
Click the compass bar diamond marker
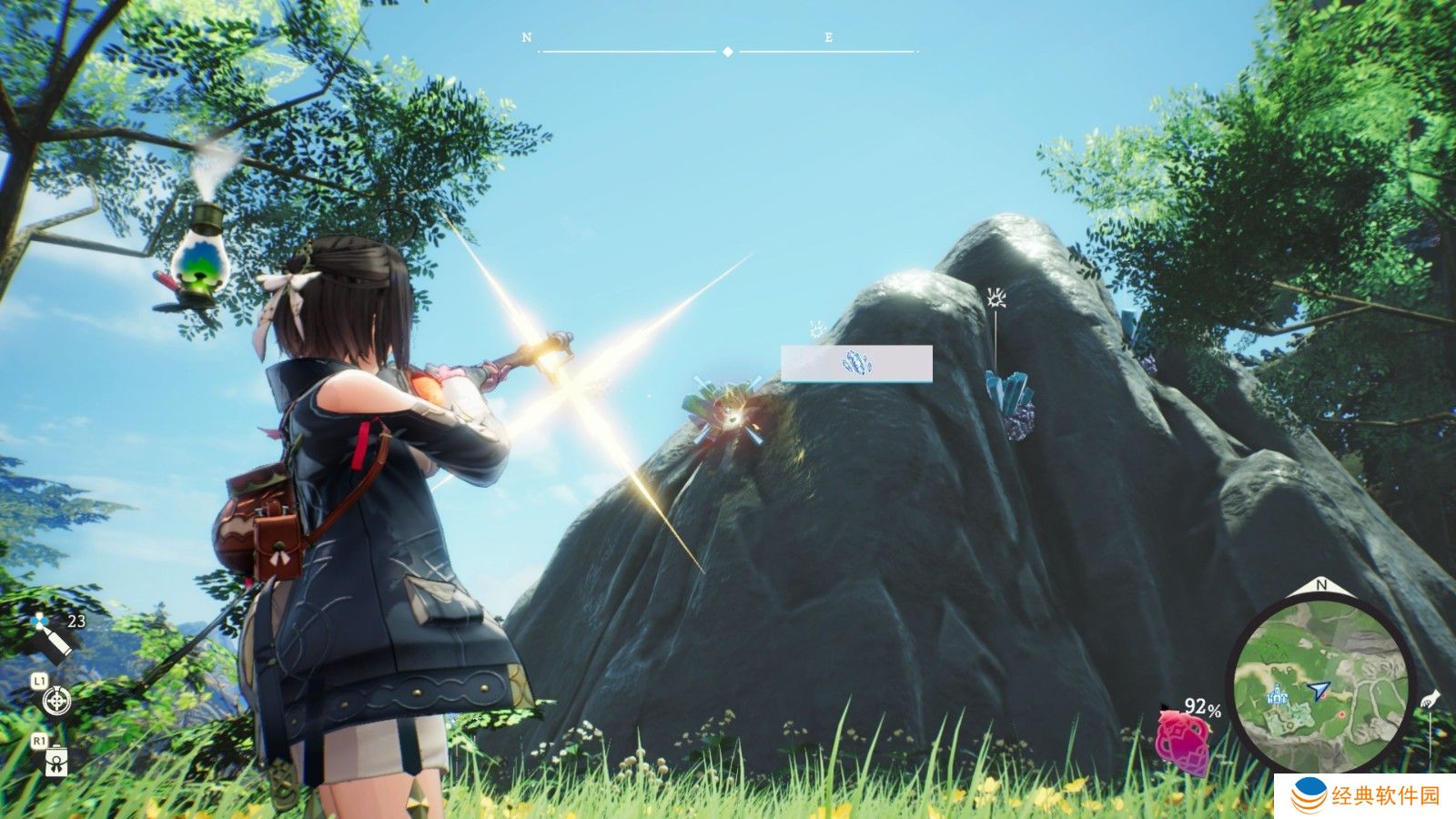pyautogui.click(x=727, y=52)
